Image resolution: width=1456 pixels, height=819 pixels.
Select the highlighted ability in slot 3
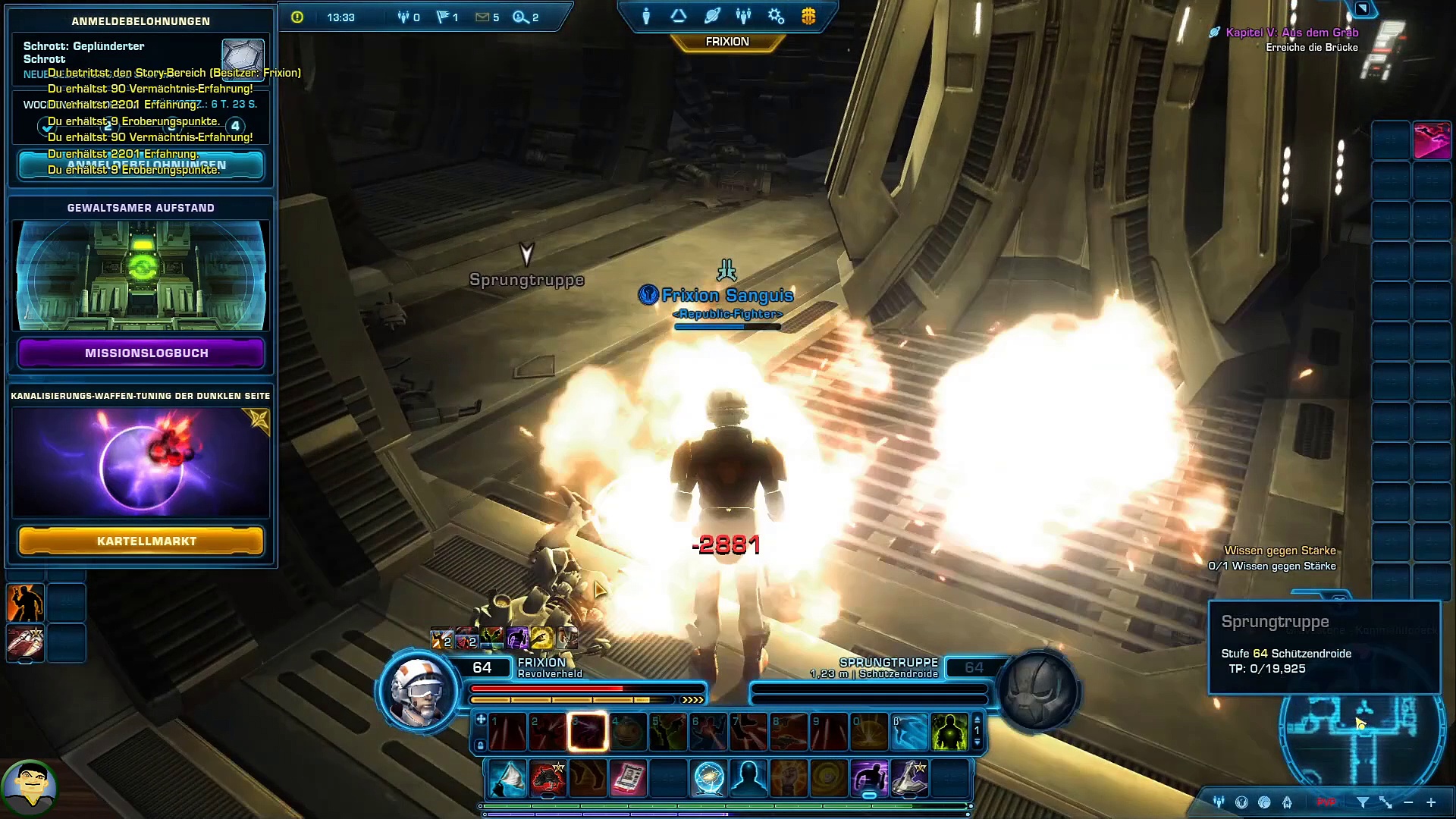pyautogui.click(x=588, y=733)
